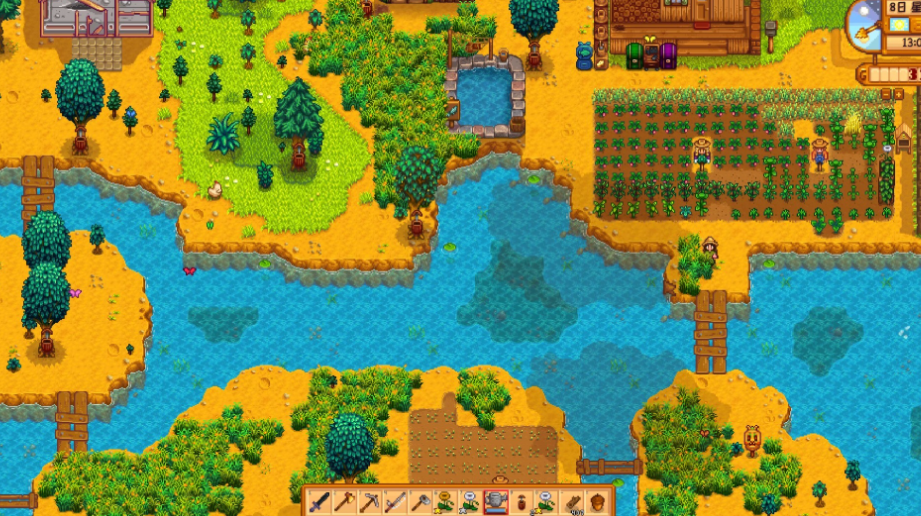Image resolution: width=921 pixels, height=516 pixels.
Task: Select the highlighted watering can slot
Action: [495, 501]
